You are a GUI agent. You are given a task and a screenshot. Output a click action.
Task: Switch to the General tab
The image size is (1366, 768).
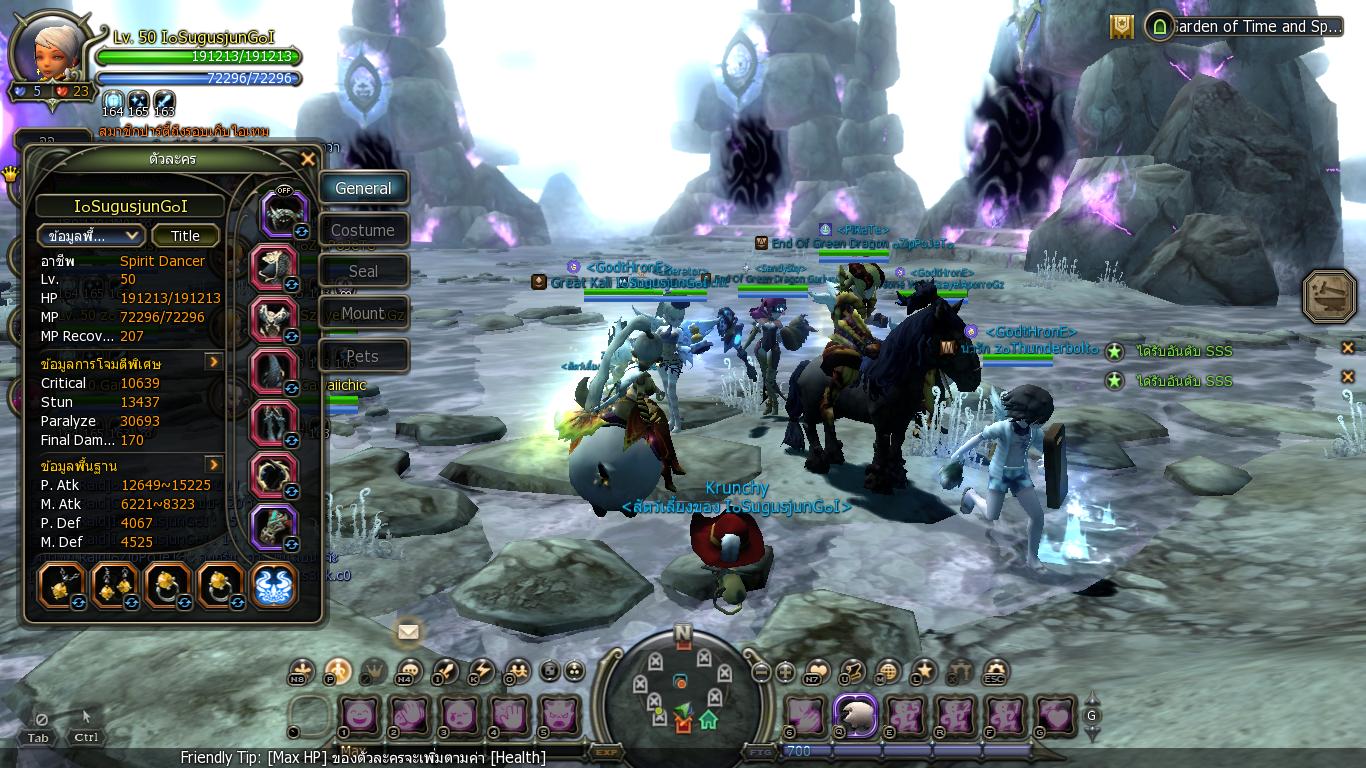(363, 188)
